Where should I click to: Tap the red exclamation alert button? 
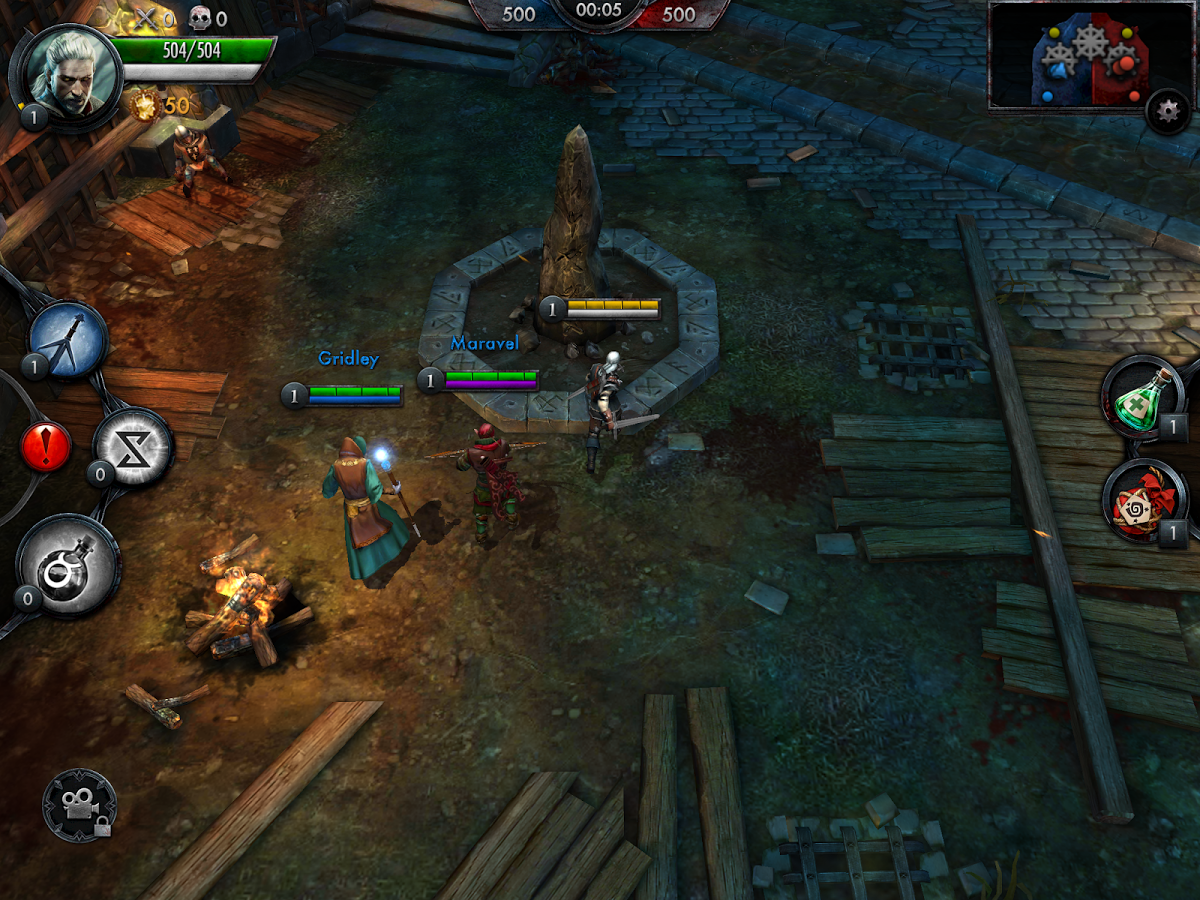click(x=46, y=447)
